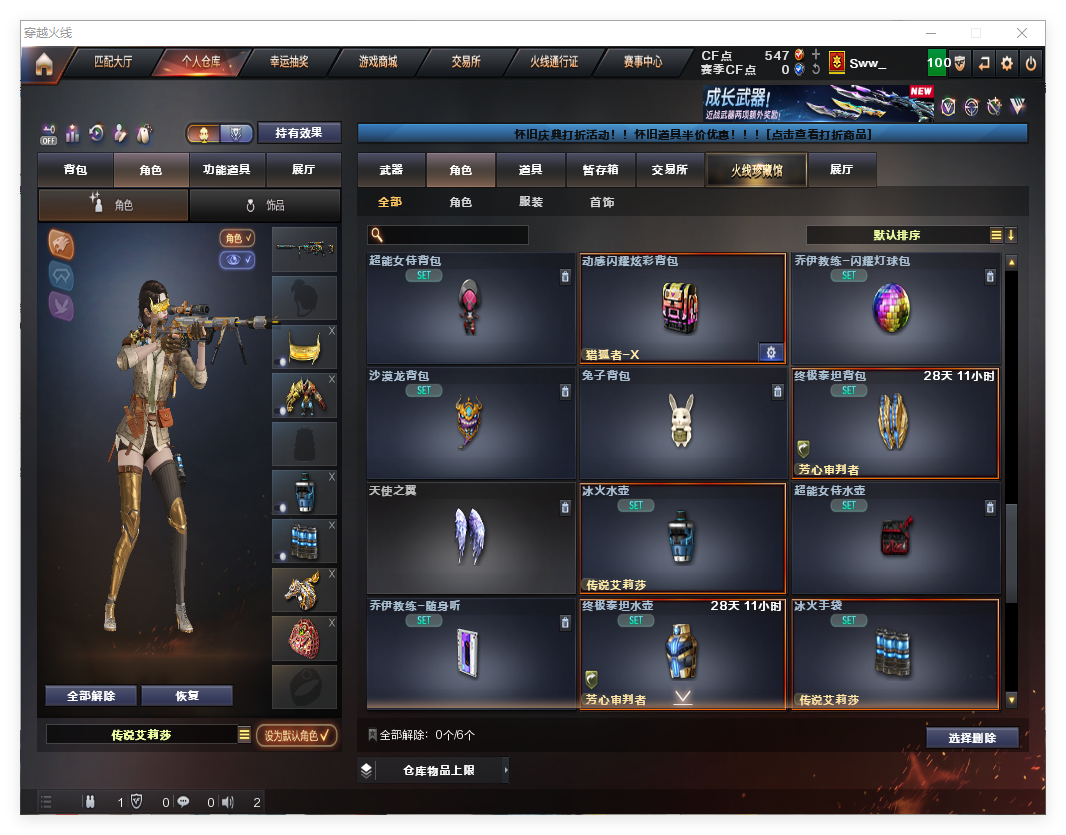Screen dimensions: 1066x835
Task: Click the home icon button
Action: pos(43,64)
